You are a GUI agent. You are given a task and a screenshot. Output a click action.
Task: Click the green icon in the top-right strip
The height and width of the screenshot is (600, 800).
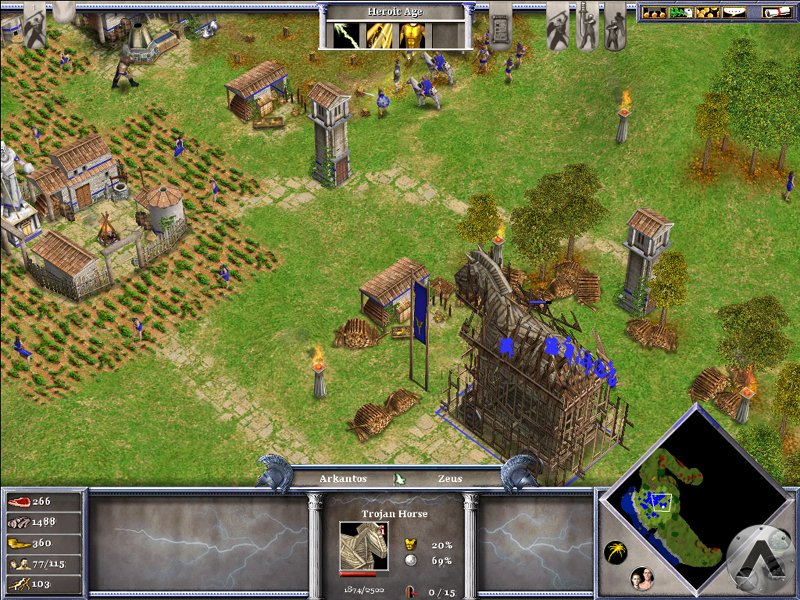680,13
